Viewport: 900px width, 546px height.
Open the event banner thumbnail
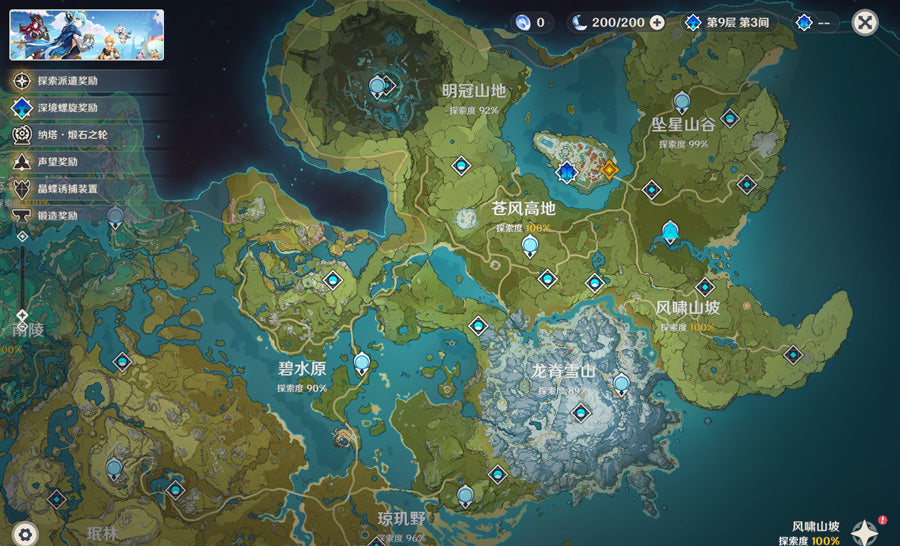[86, 35]
